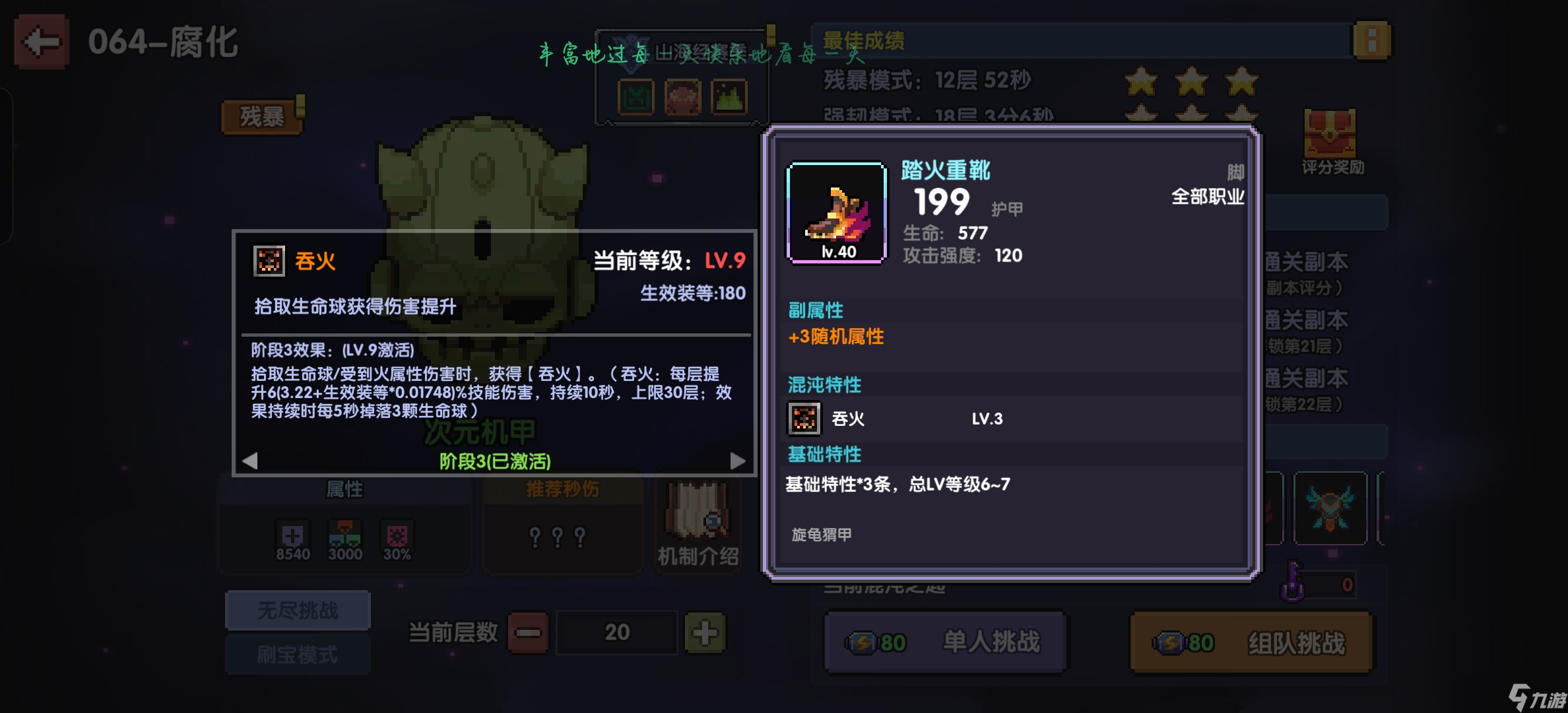Open 无尽挑战 endless challenge mode
This screenshot has height=713, width=1568.
[298, 610]
